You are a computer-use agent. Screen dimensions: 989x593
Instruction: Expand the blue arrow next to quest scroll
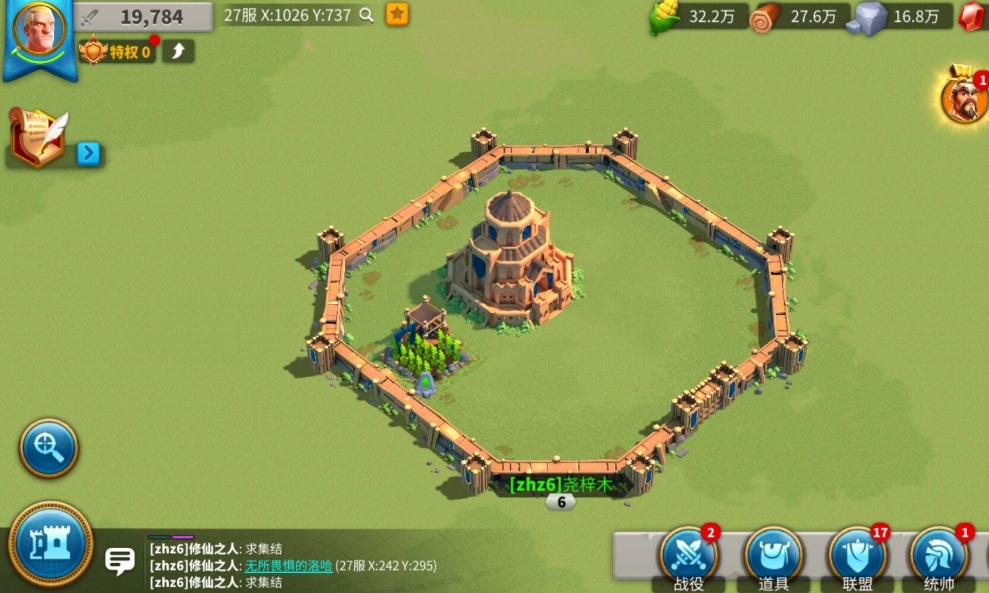89,153
